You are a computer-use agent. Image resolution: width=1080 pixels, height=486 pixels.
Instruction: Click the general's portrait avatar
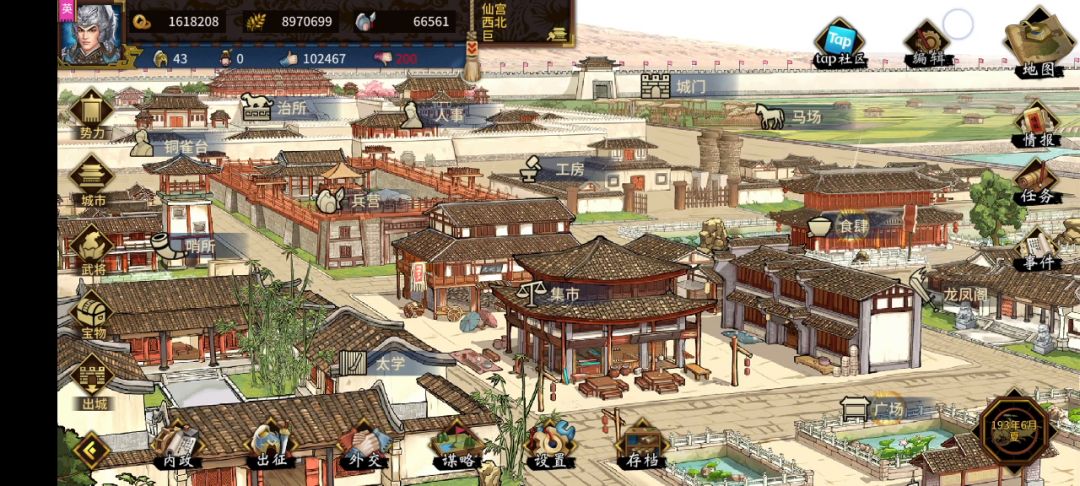point(91,32)
